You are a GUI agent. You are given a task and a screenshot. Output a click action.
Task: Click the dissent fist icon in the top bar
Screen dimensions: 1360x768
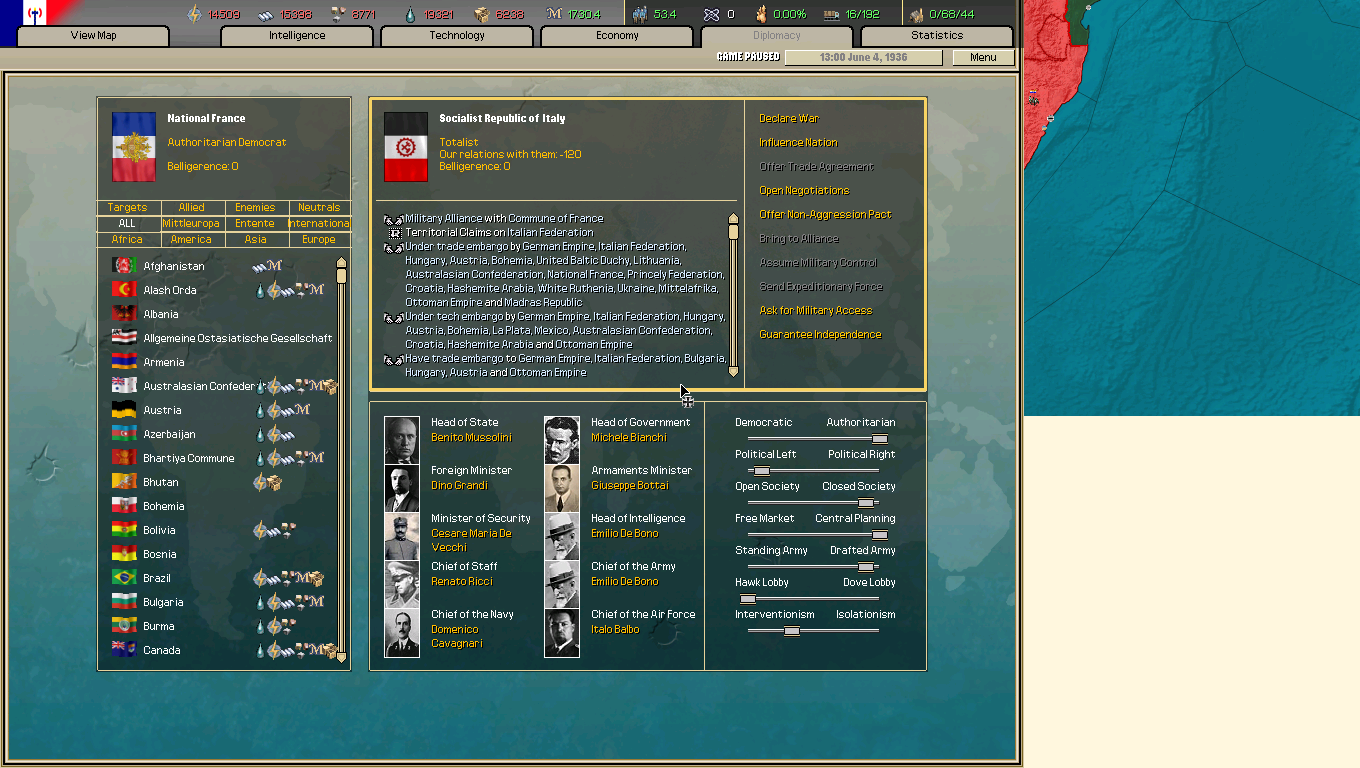(x=759, y=15)
